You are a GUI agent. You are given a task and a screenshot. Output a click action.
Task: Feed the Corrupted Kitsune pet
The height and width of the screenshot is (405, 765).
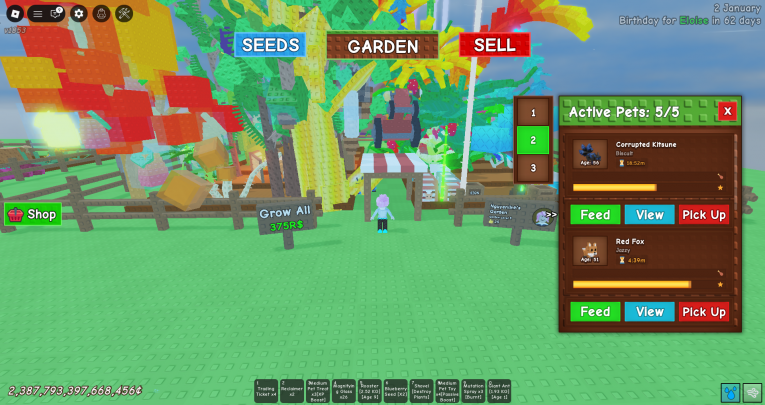595,215
